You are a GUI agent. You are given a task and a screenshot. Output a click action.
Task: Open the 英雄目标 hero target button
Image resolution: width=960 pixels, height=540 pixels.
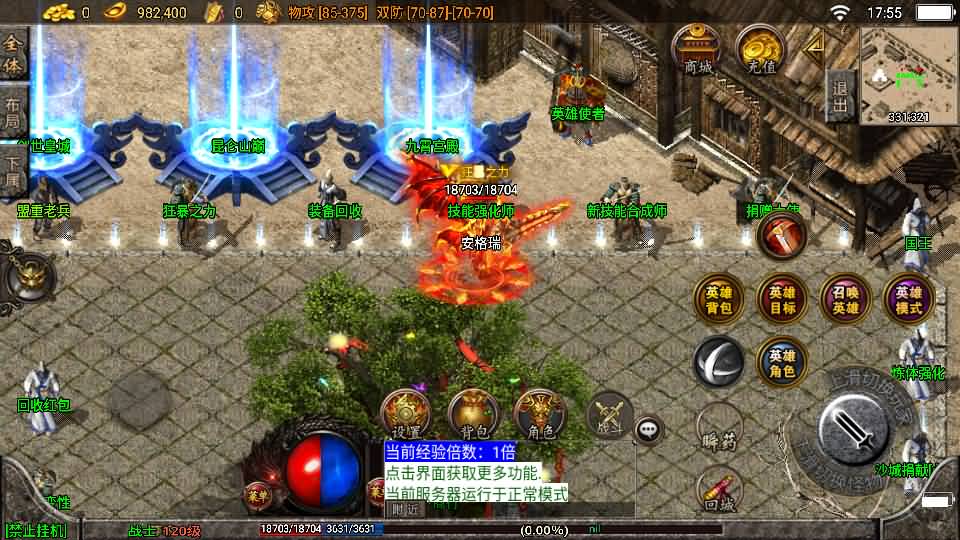coord(782,300)
